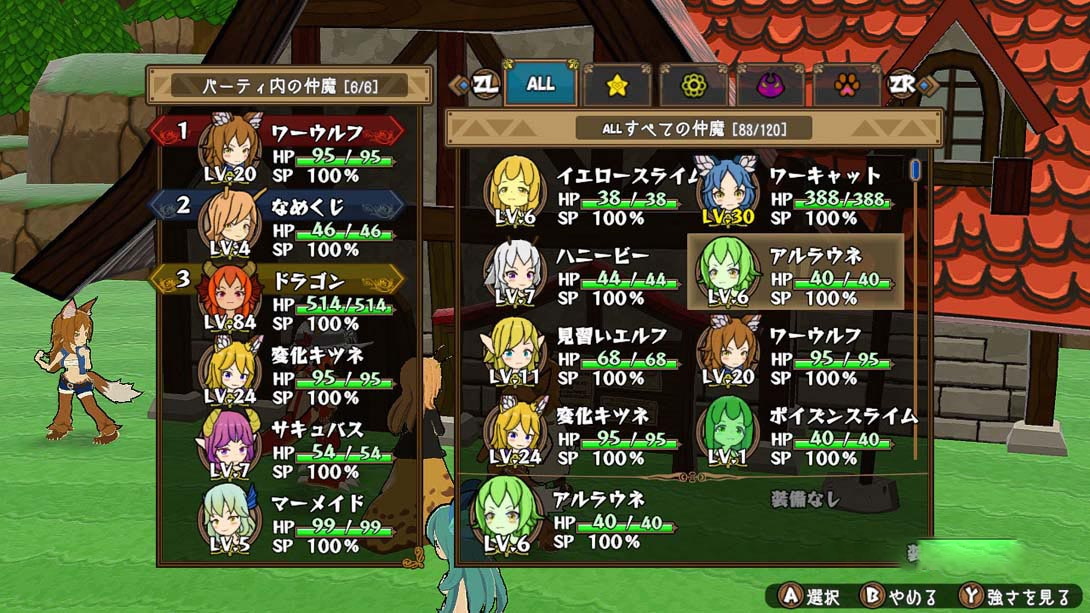Select the yellow flower category tab
1090x613 pixels.
[693, 86]
